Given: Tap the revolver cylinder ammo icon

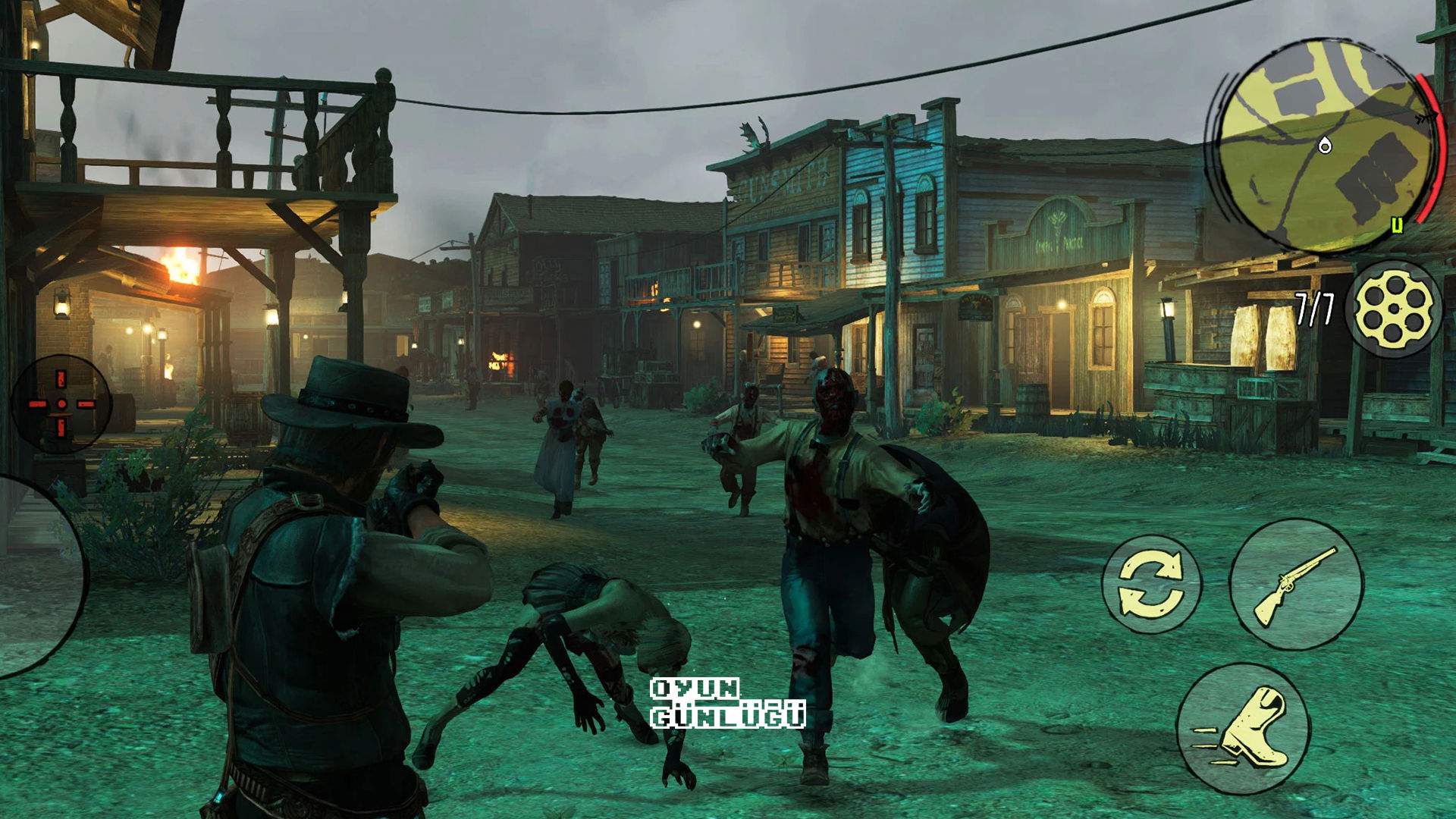Looking at the screenshot, I should 1394,309.
